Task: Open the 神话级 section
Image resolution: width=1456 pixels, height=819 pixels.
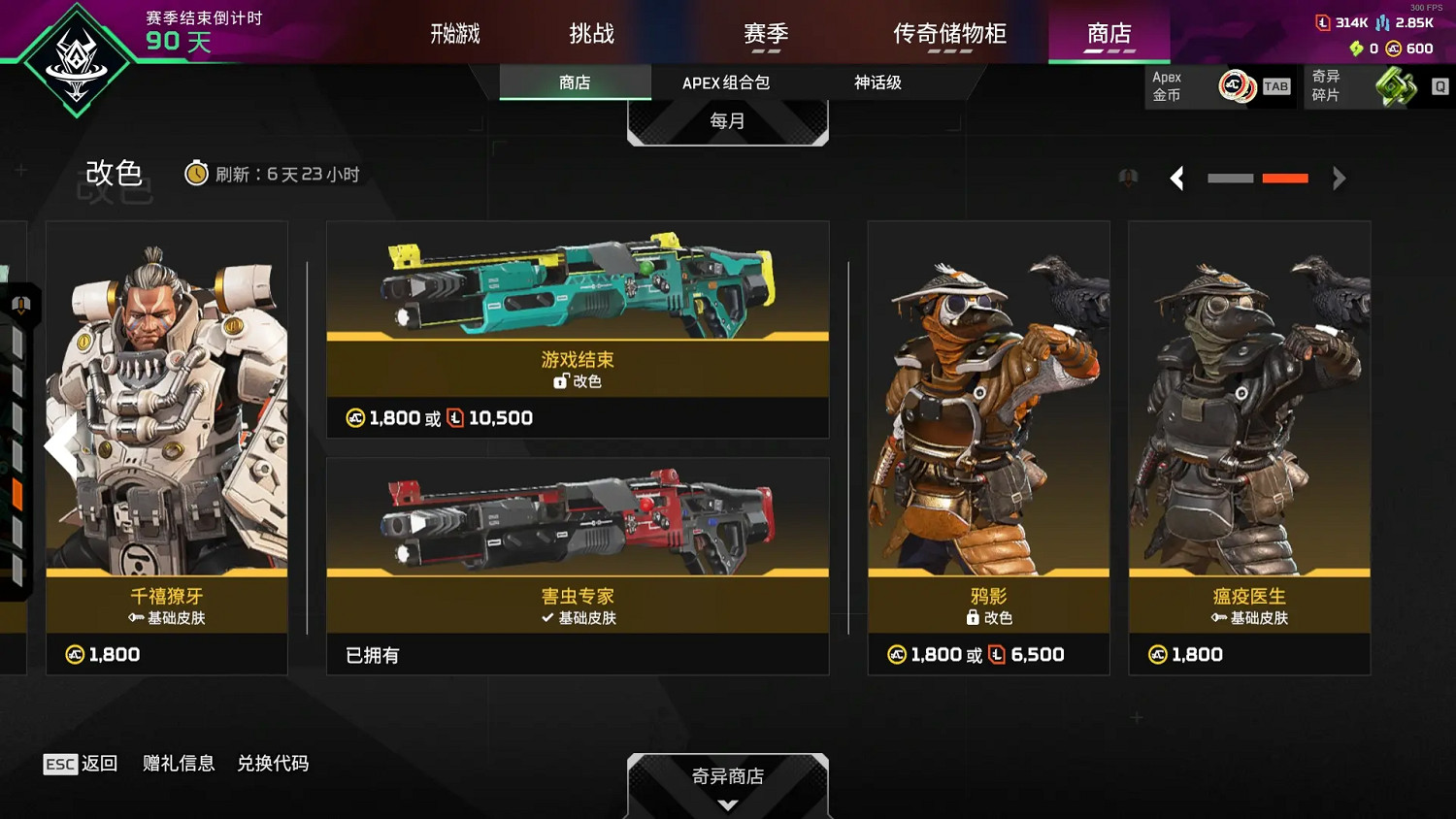Action: coord(878,82)
